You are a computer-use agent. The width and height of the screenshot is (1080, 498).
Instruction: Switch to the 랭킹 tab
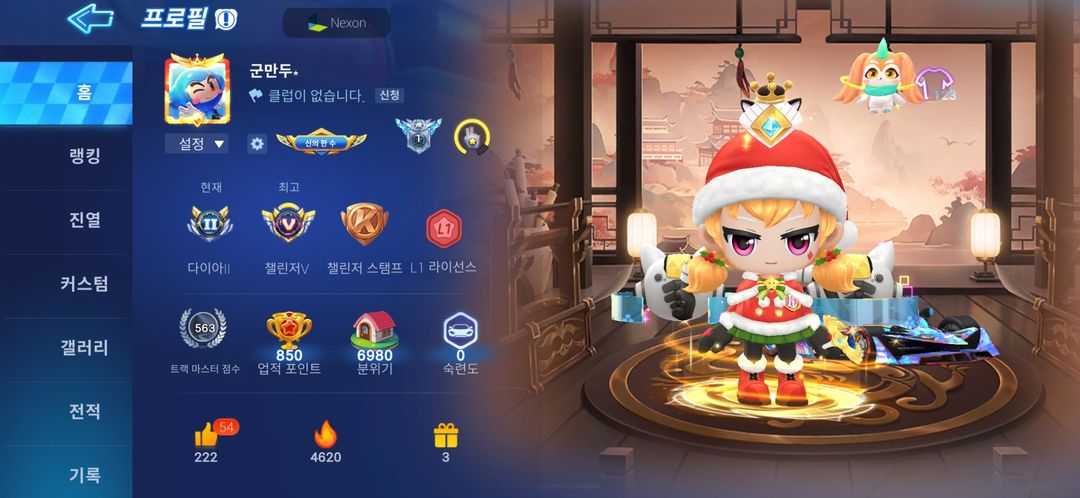(x=85, y=156)
